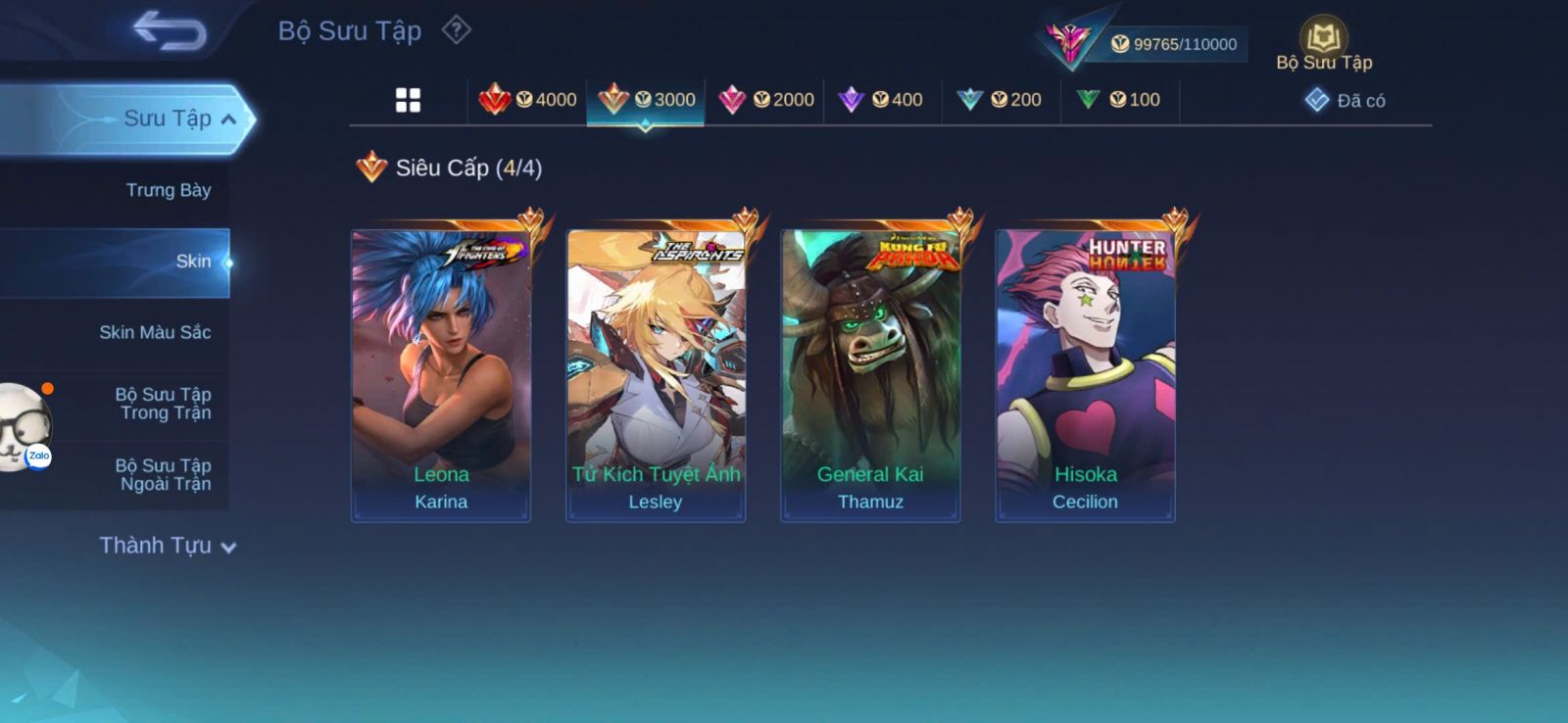1568x723 pixels.
Task: Open Bộ Sưu Tập Trong Trận
Action: pyautogui.click(x=163, y=404)
